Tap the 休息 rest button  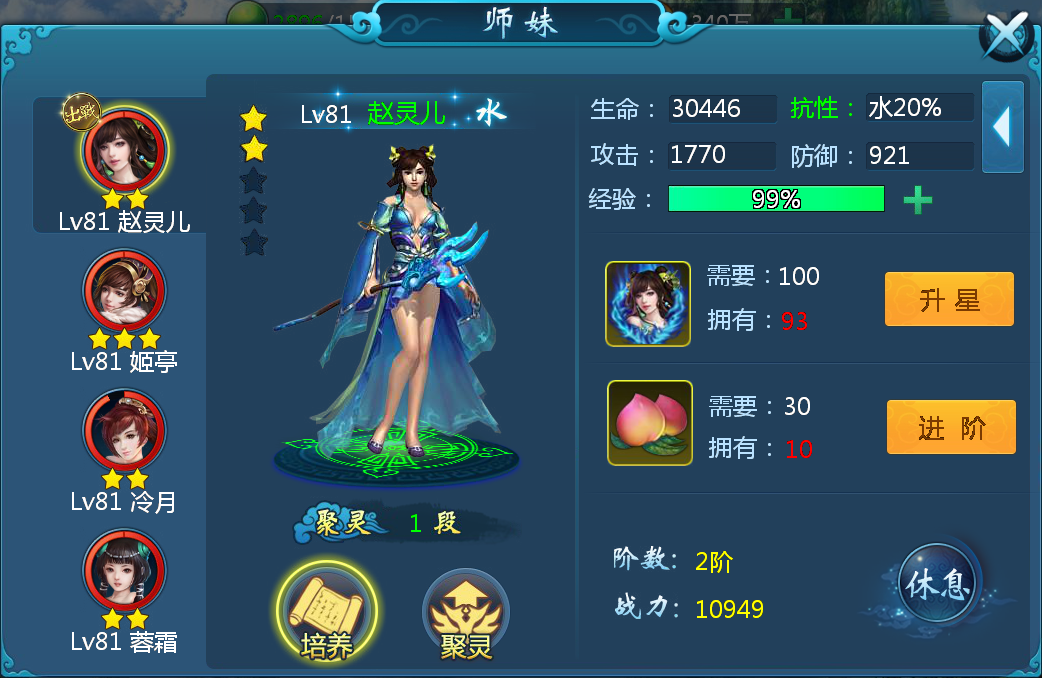[938, 585]
